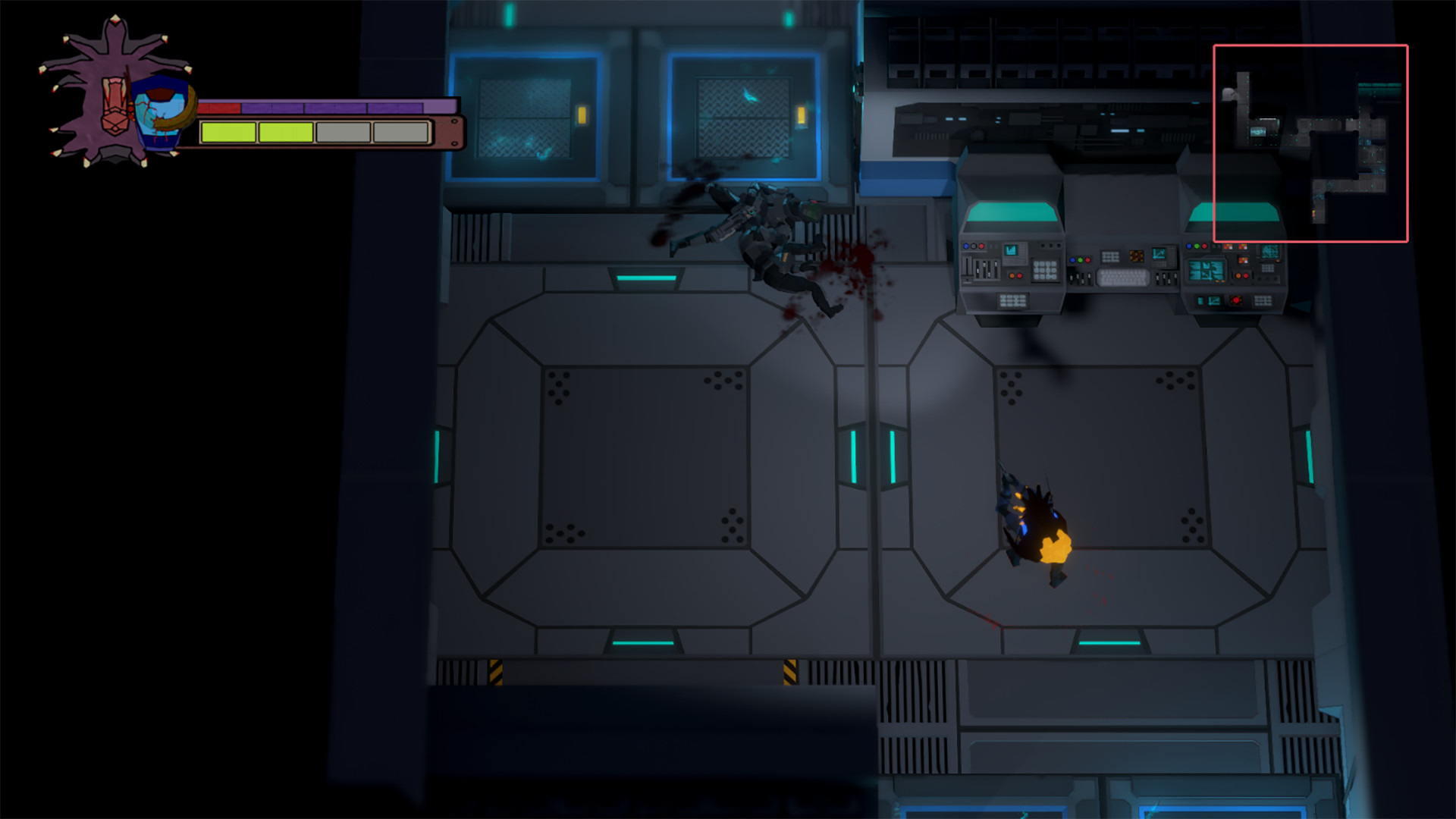Image resolution: width=1456 pixels, height=819 pixels.
Task: Click the large red dome button on the right console
Action: pyautogui.click(x=1237, y=301)
